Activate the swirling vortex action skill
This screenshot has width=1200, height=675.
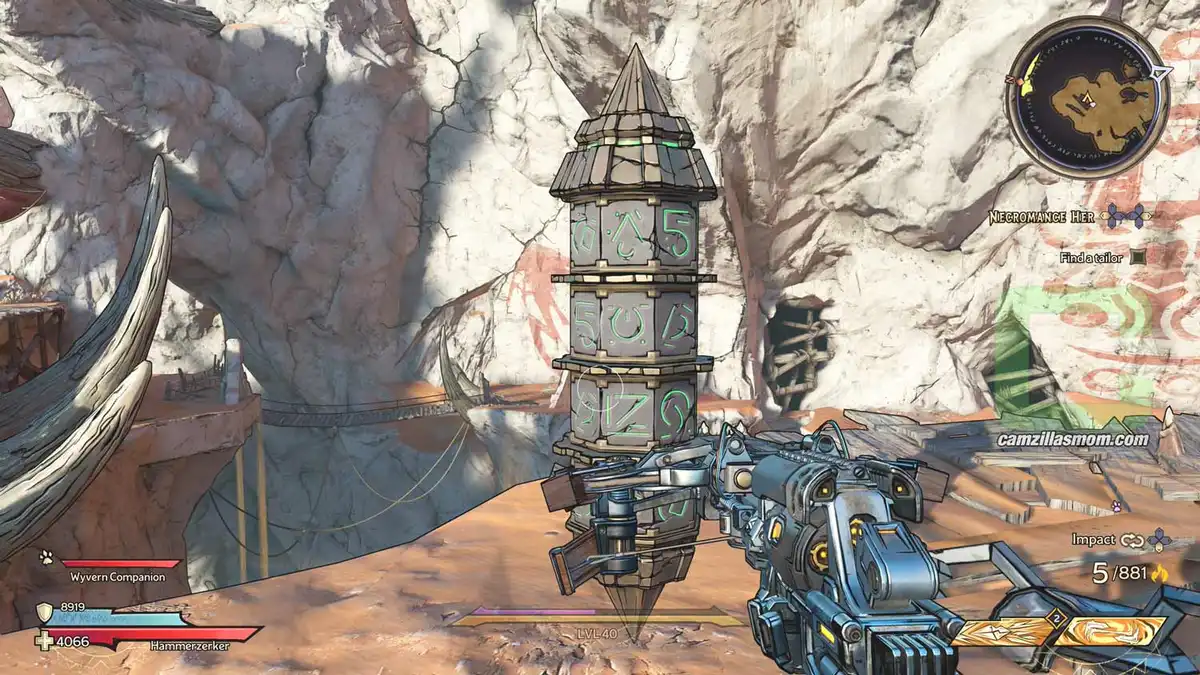pos(1113,631)
